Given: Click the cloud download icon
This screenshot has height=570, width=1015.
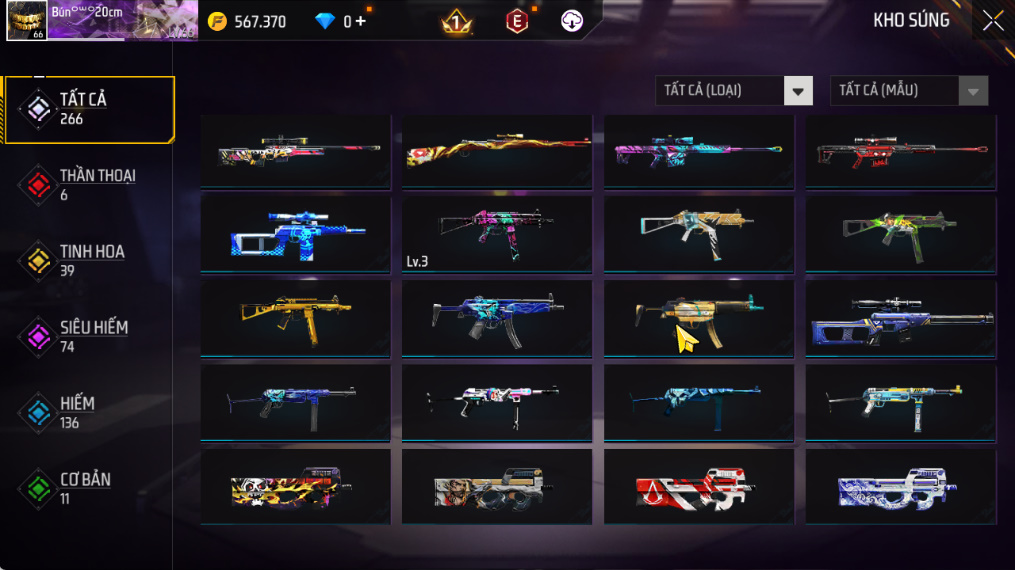Looking at the screenshot, I should [572, 21].
